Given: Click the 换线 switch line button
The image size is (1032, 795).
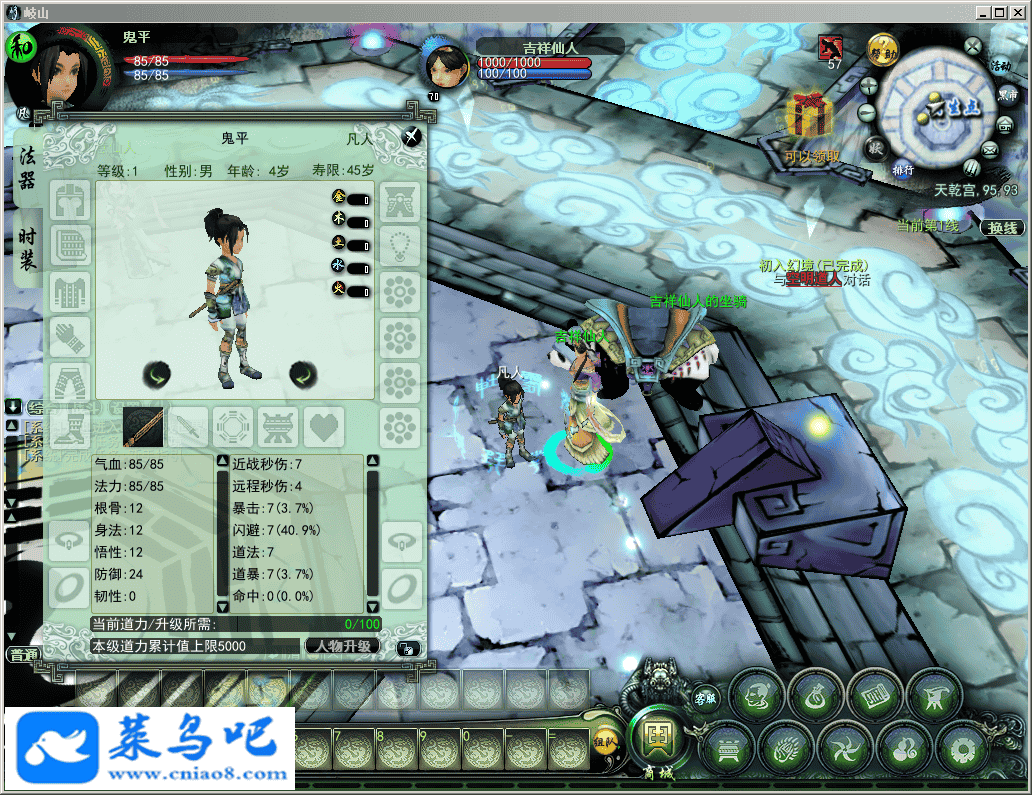Looking at the screenshot, I should coord(1002,227).
